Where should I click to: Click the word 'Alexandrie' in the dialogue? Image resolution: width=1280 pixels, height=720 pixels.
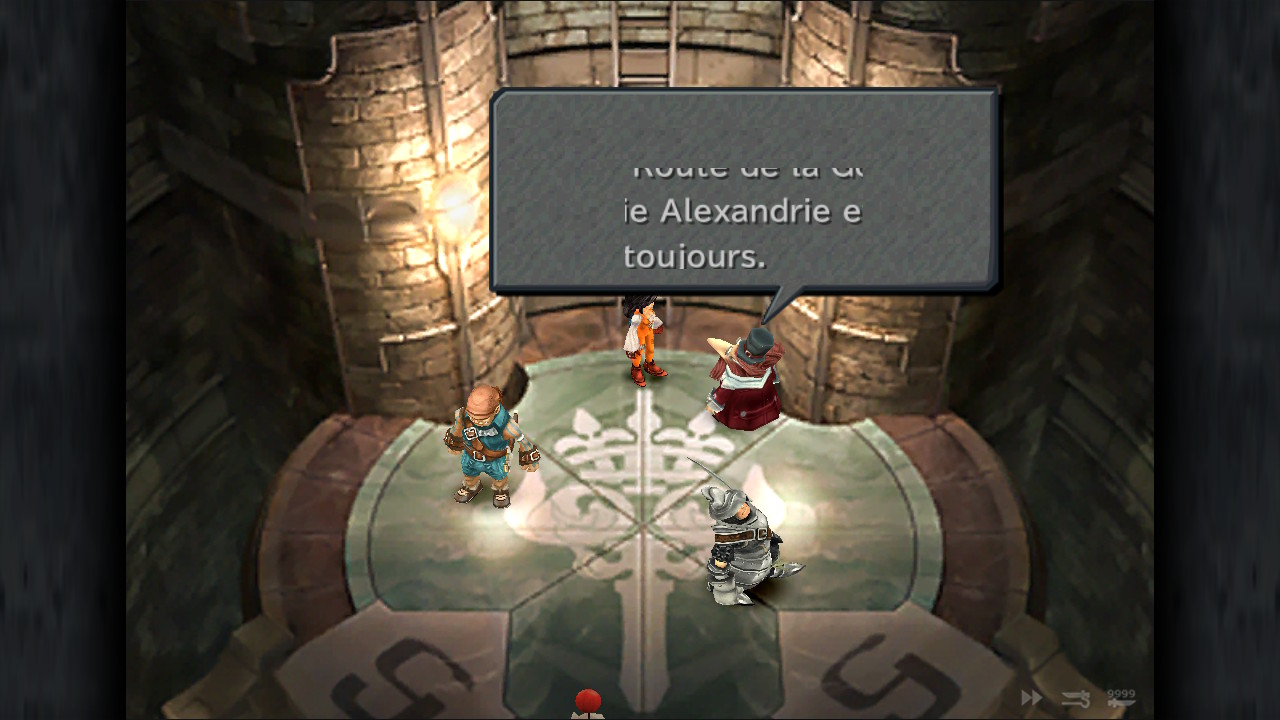(x=743, y=211)
